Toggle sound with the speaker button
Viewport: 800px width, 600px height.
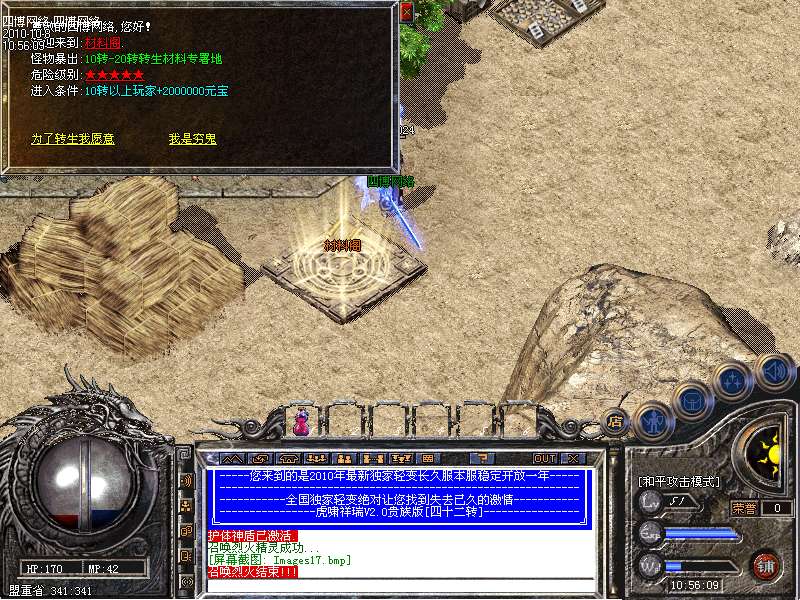pos(774,370)
